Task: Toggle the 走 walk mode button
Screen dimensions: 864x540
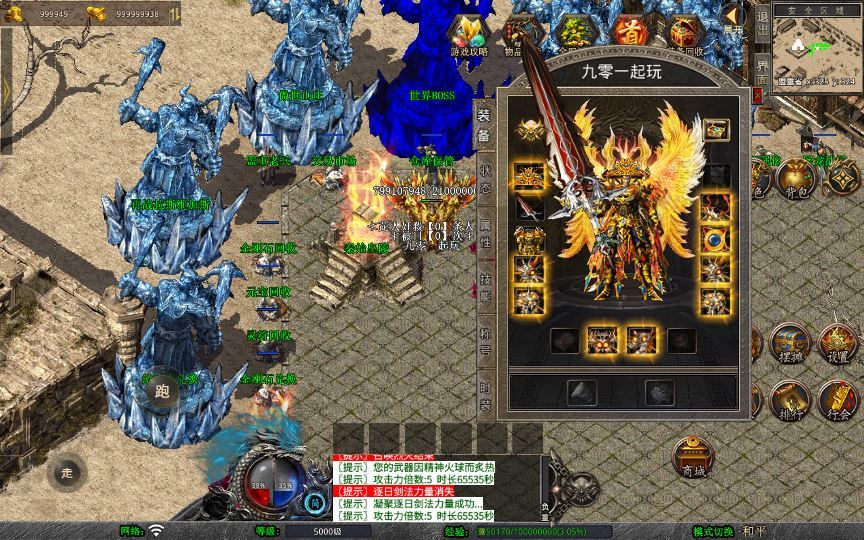Action: click(x=67, y=472)
